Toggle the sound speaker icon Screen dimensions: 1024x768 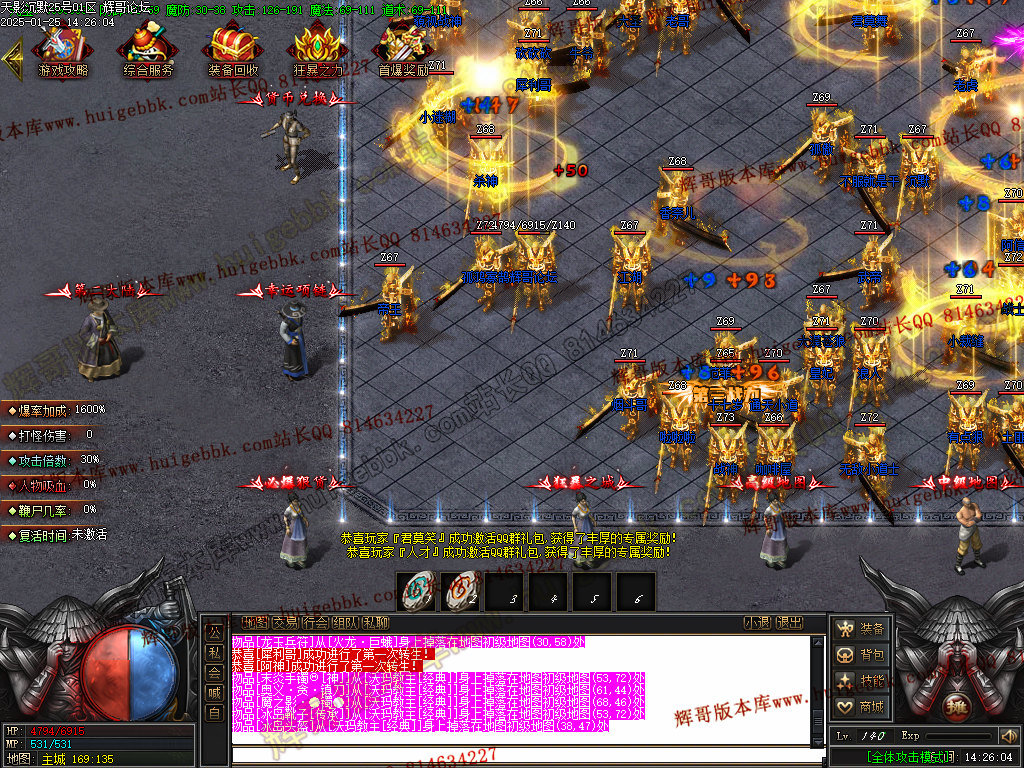(1007, 736)
